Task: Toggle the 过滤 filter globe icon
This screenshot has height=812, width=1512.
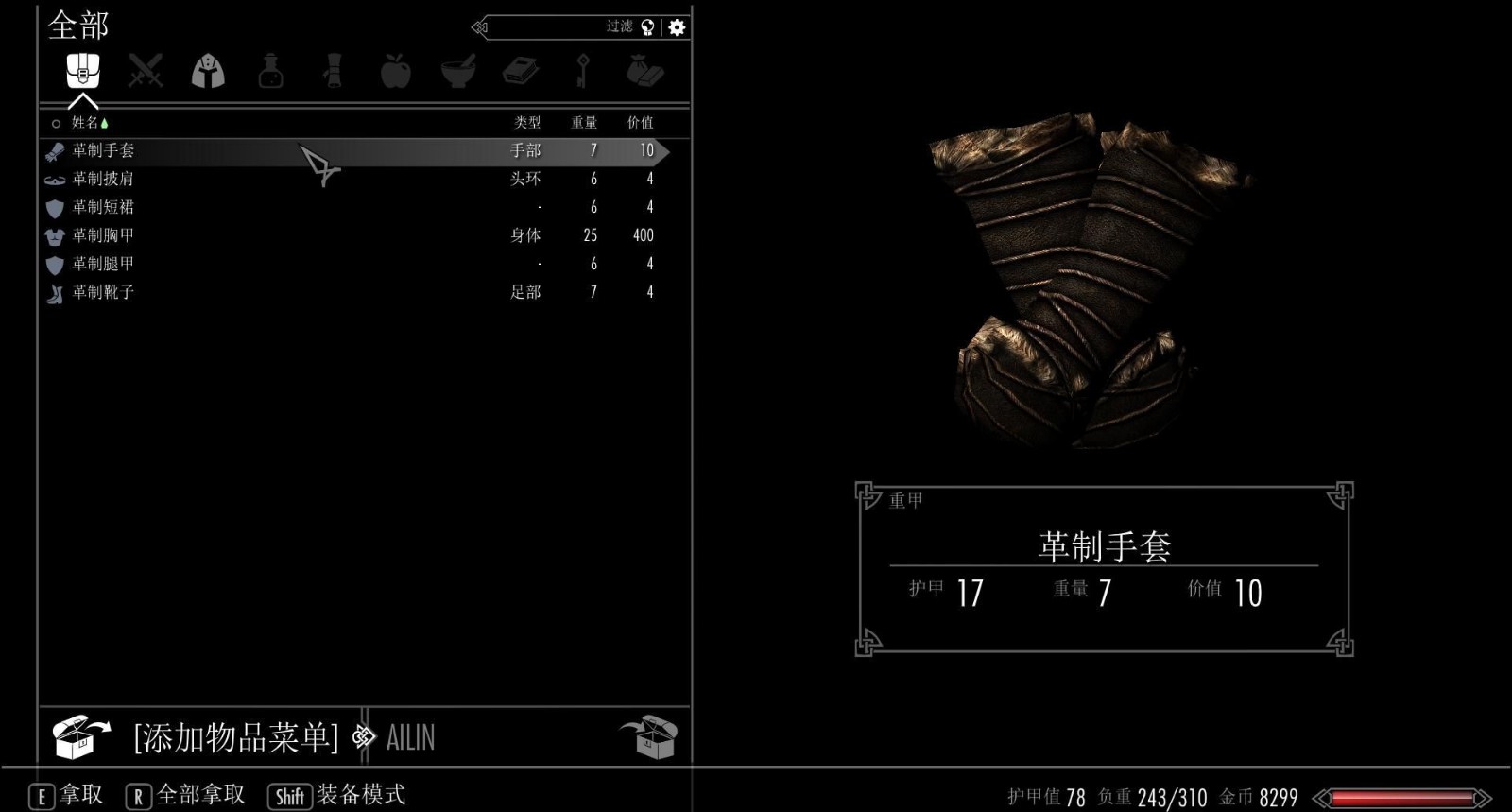Action: pyautogui.click(x=645, y=27)
